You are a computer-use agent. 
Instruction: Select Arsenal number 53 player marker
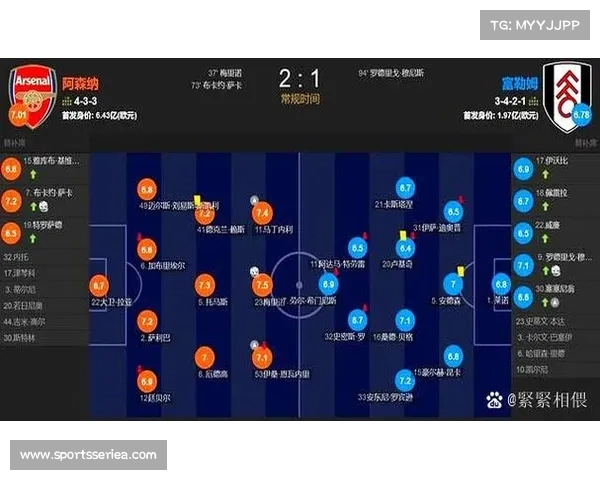click(x=263, y=357)
